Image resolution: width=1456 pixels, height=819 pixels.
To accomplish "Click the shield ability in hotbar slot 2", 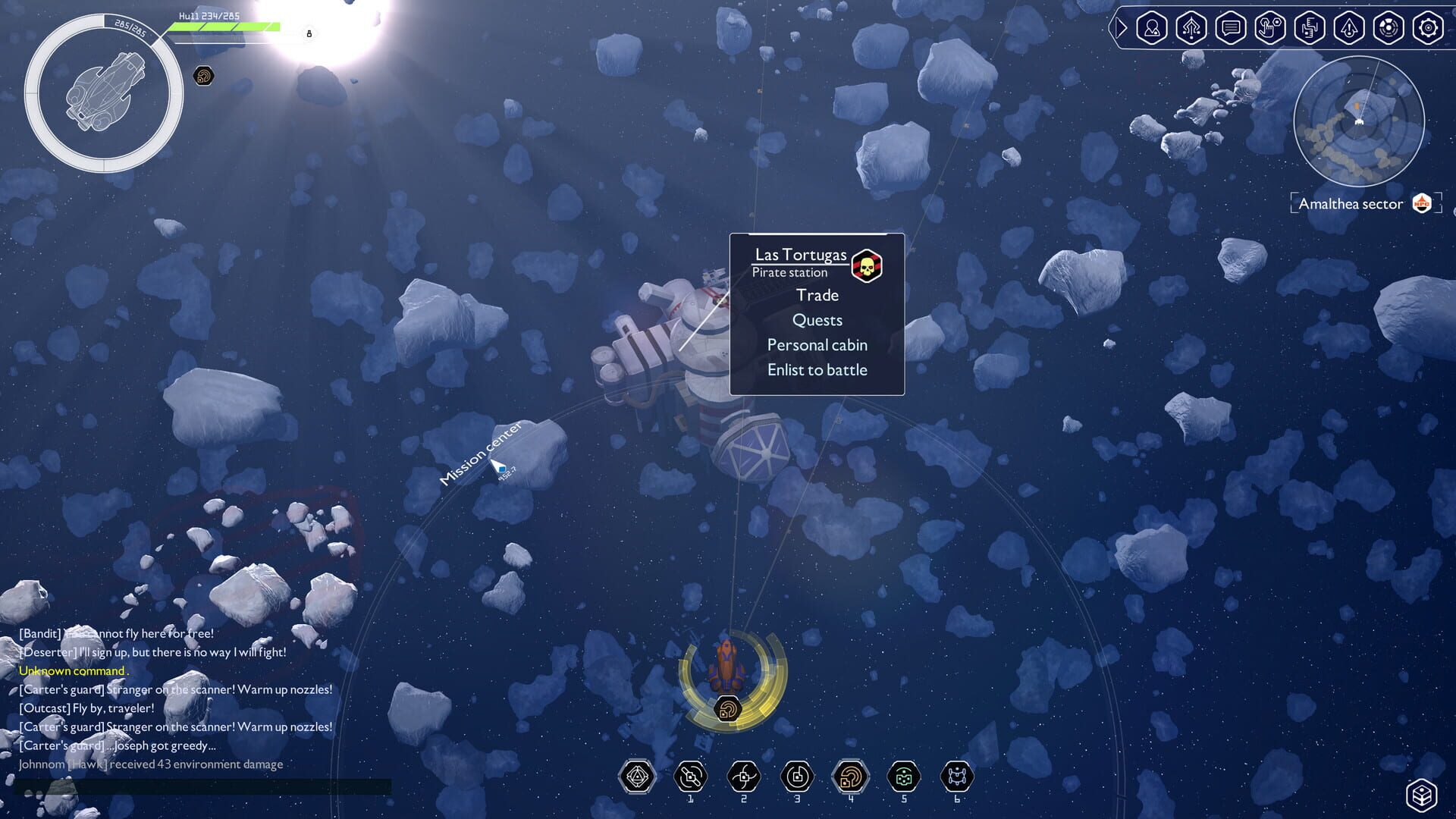I will point(744,776).
